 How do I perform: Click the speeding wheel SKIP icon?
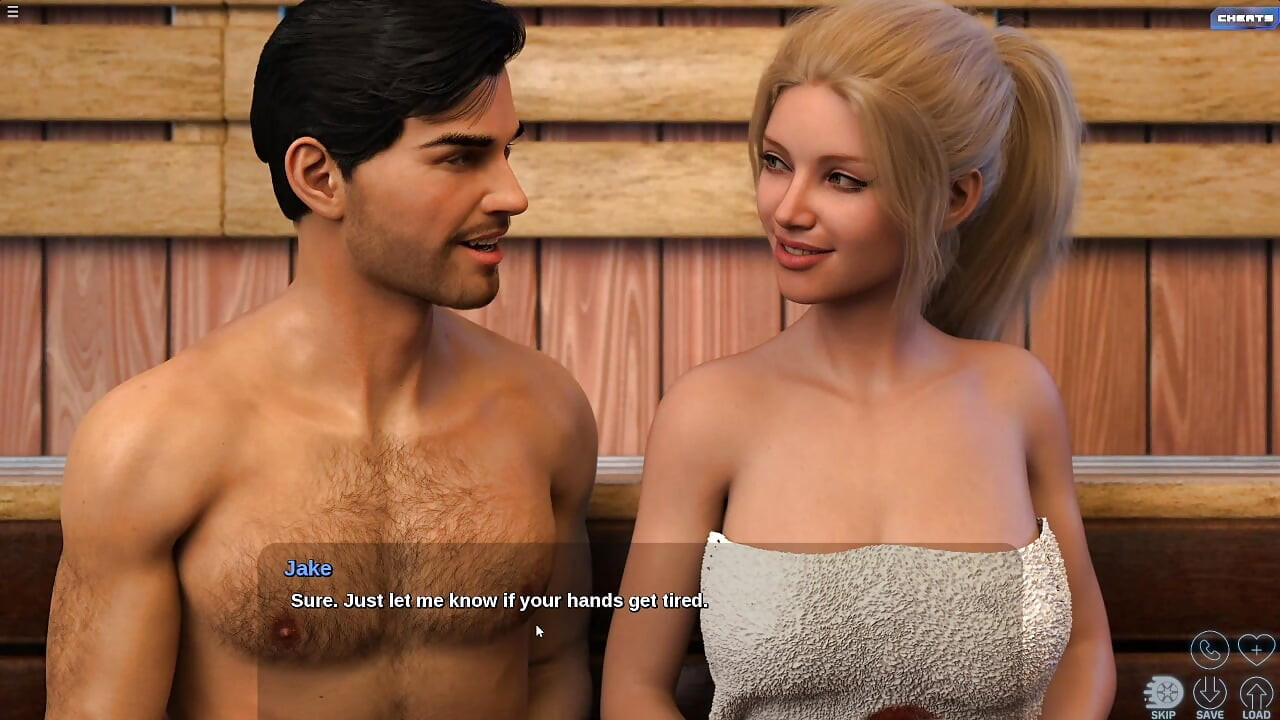tap(1166, 690)
